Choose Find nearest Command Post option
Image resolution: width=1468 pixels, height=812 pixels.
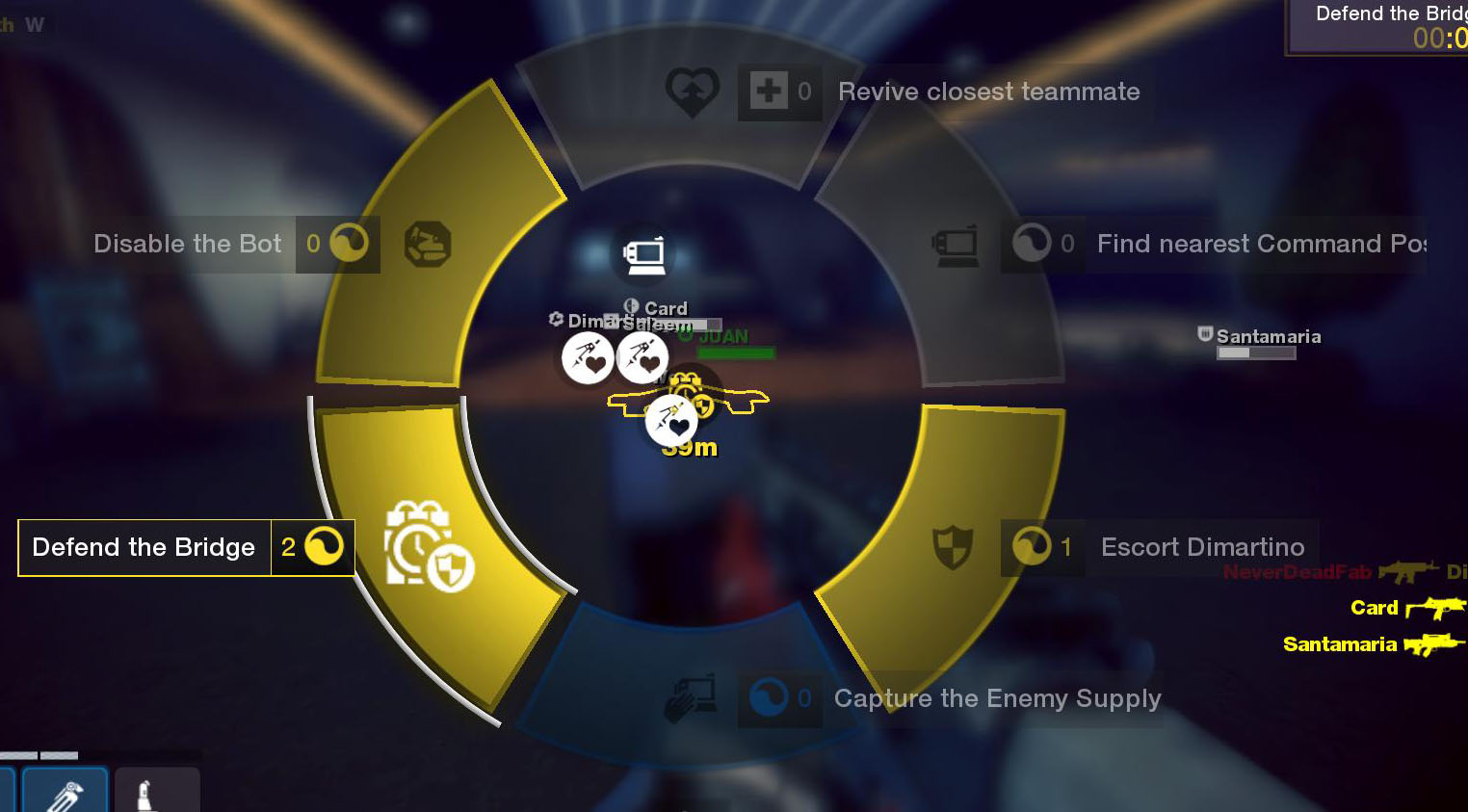(x=1260, y=244)
